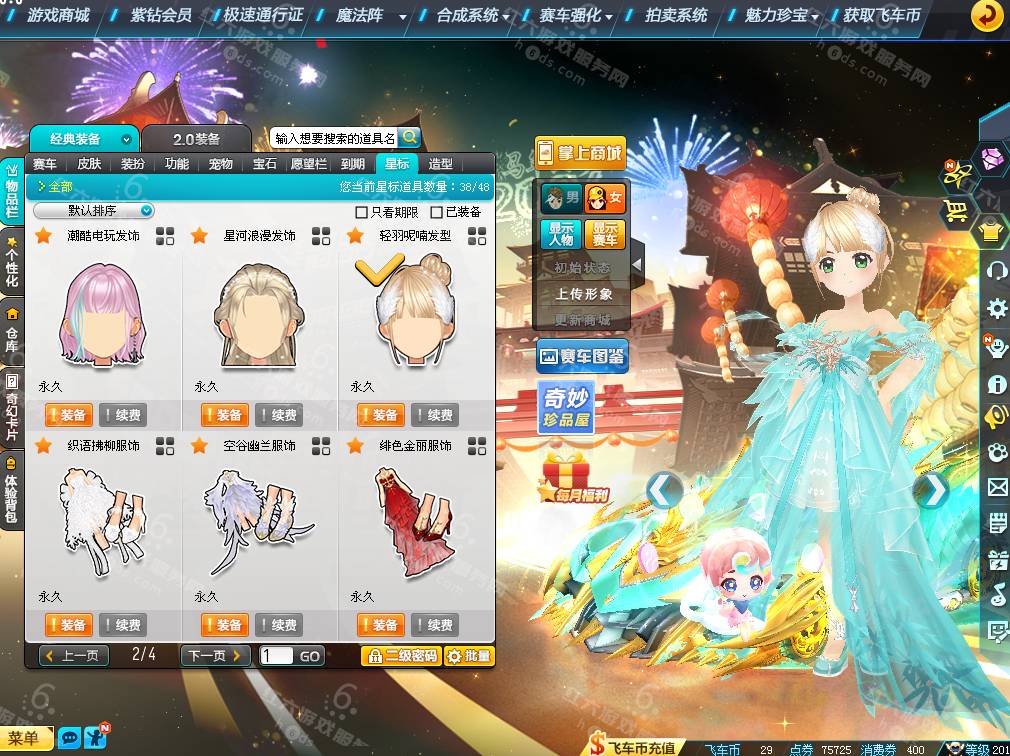
Task: Toggle the 已装备 checkbox
Action: [x=436, y=212]
